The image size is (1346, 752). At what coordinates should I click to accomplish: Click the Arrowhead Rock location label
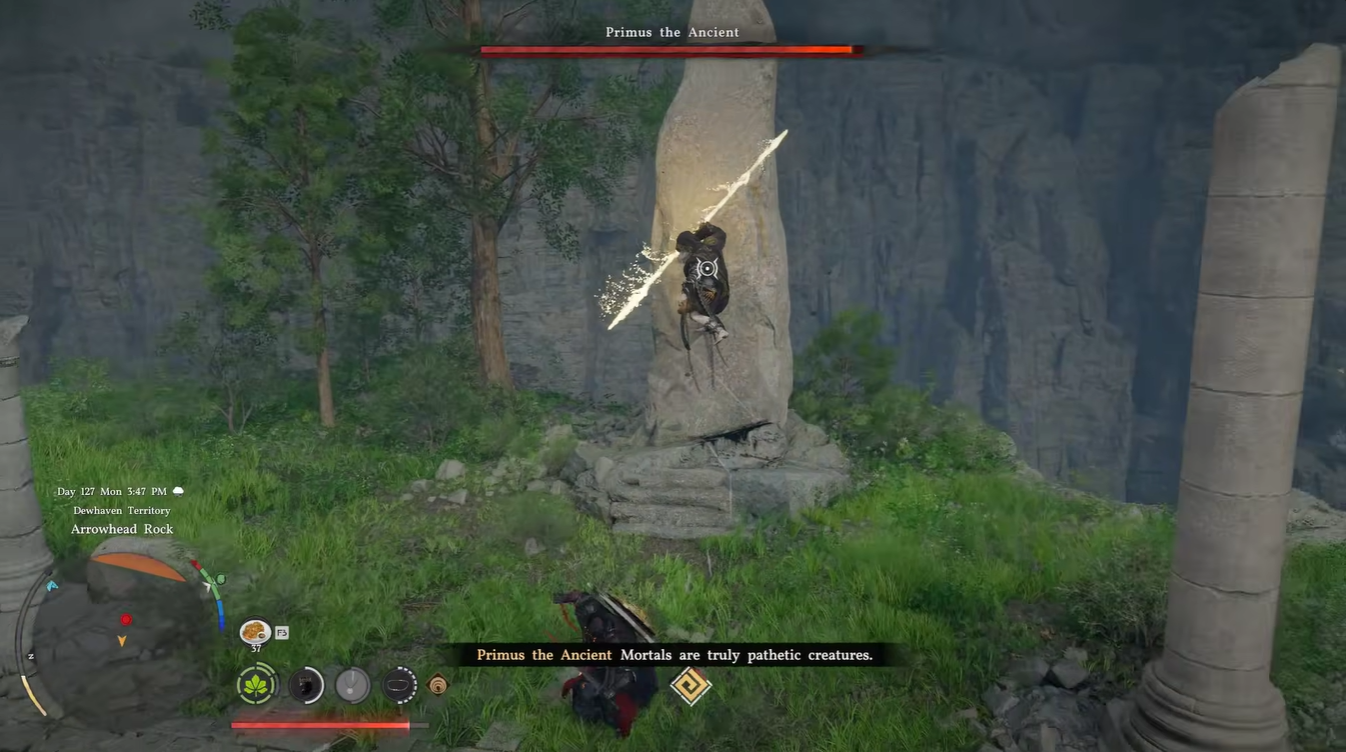point(123,528)
